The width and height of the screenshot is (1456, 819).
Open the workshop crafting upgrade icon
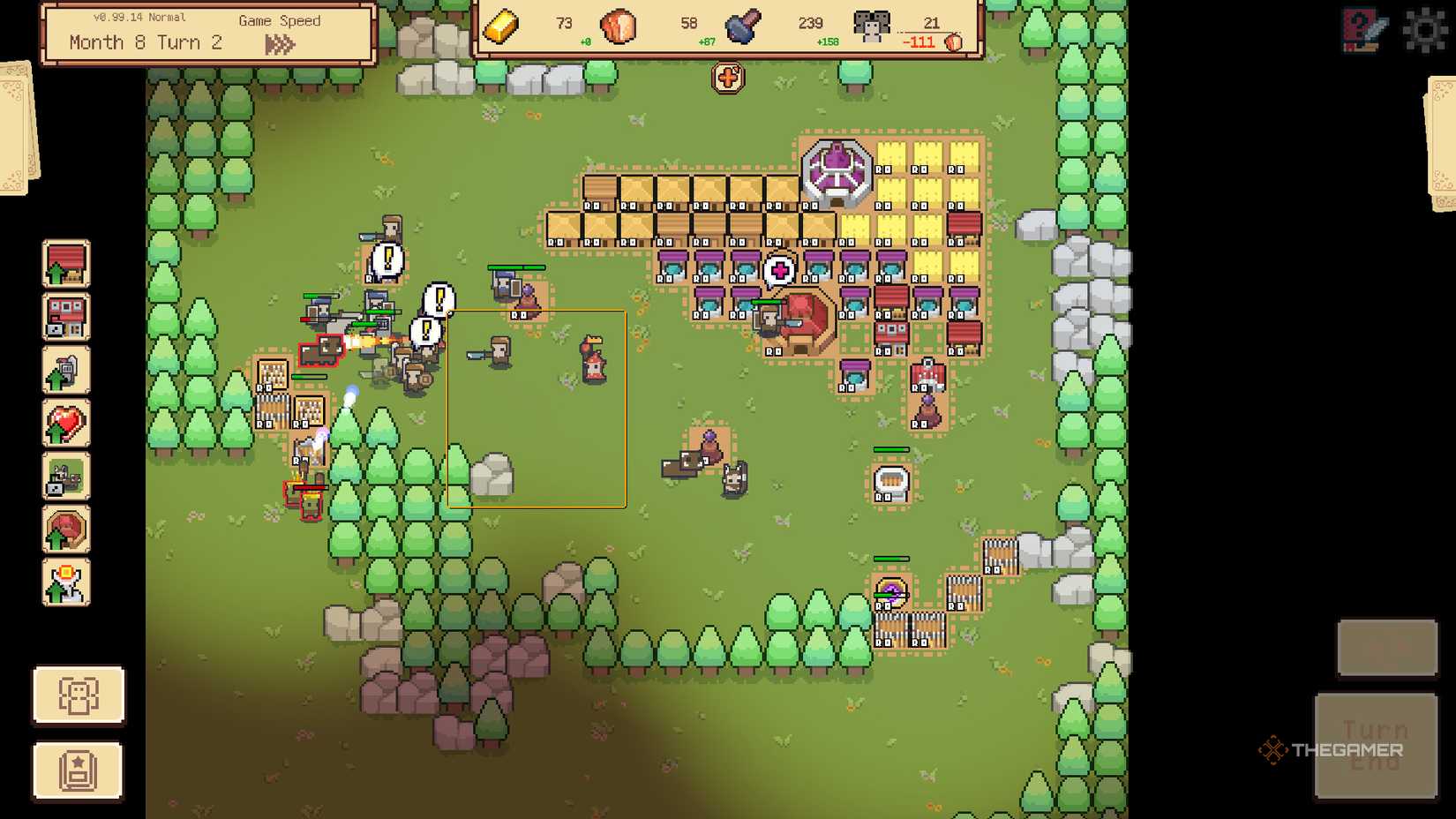[66, 476]
